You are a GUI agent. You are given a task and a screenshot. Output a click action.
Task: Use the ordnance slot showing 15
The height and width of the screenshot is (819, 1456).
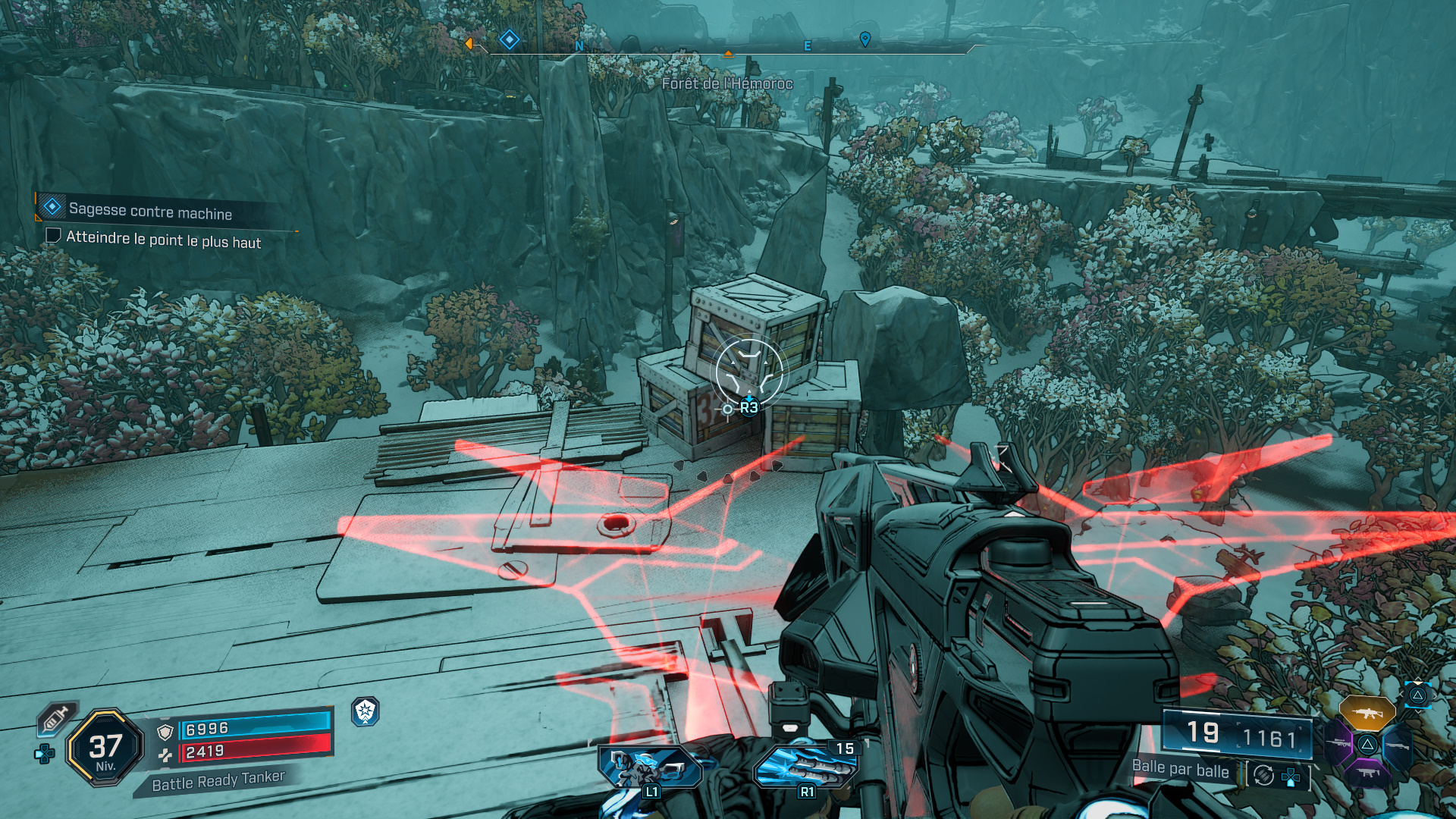pyautogui.click(x=806, y=766)
